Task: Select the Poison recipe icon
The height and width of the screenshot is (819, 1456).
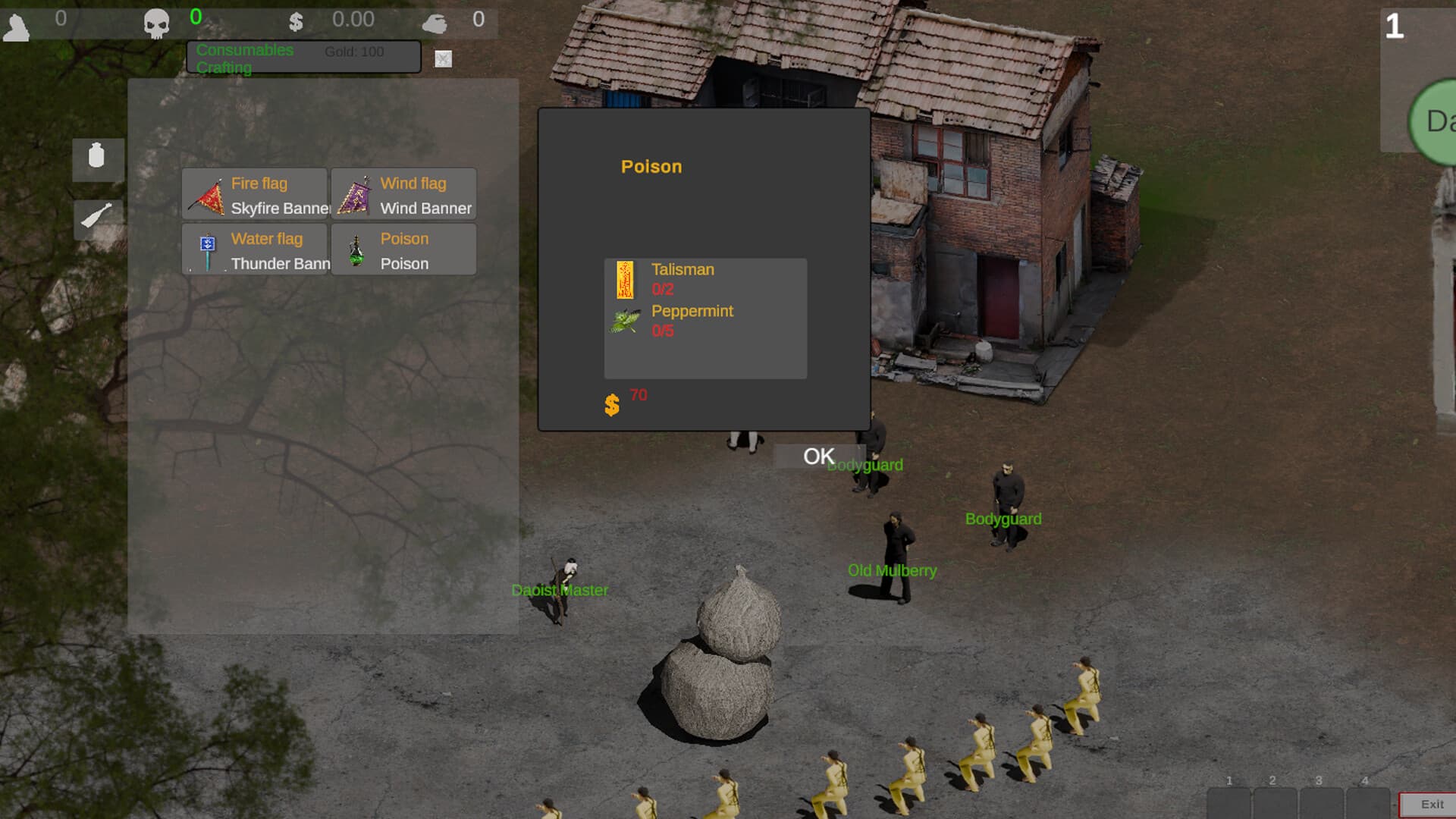Action: 356,249
